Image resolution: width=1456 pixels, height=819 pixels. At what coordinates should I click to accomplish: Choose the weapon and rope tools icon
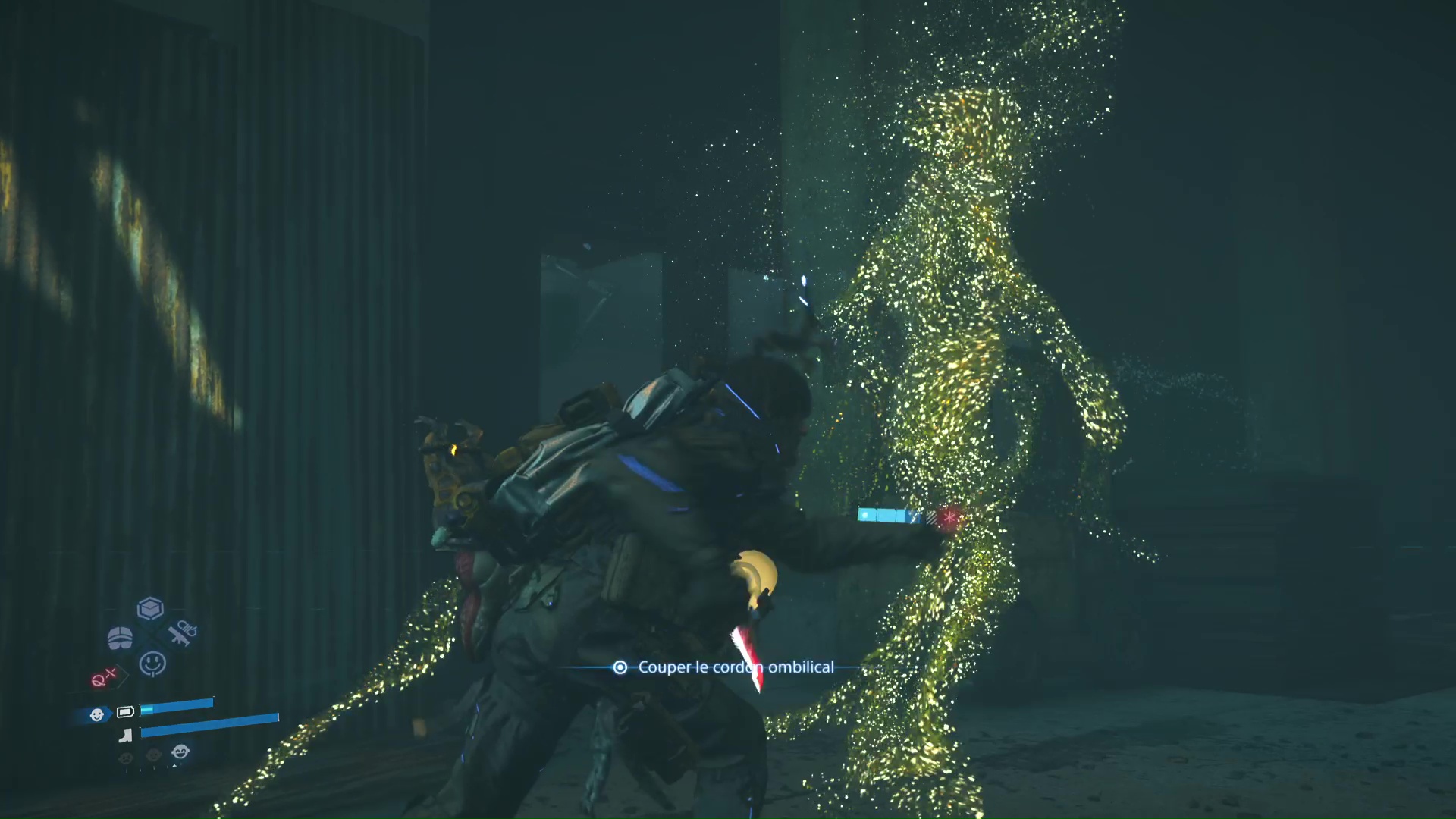click(x=182, y=633)
